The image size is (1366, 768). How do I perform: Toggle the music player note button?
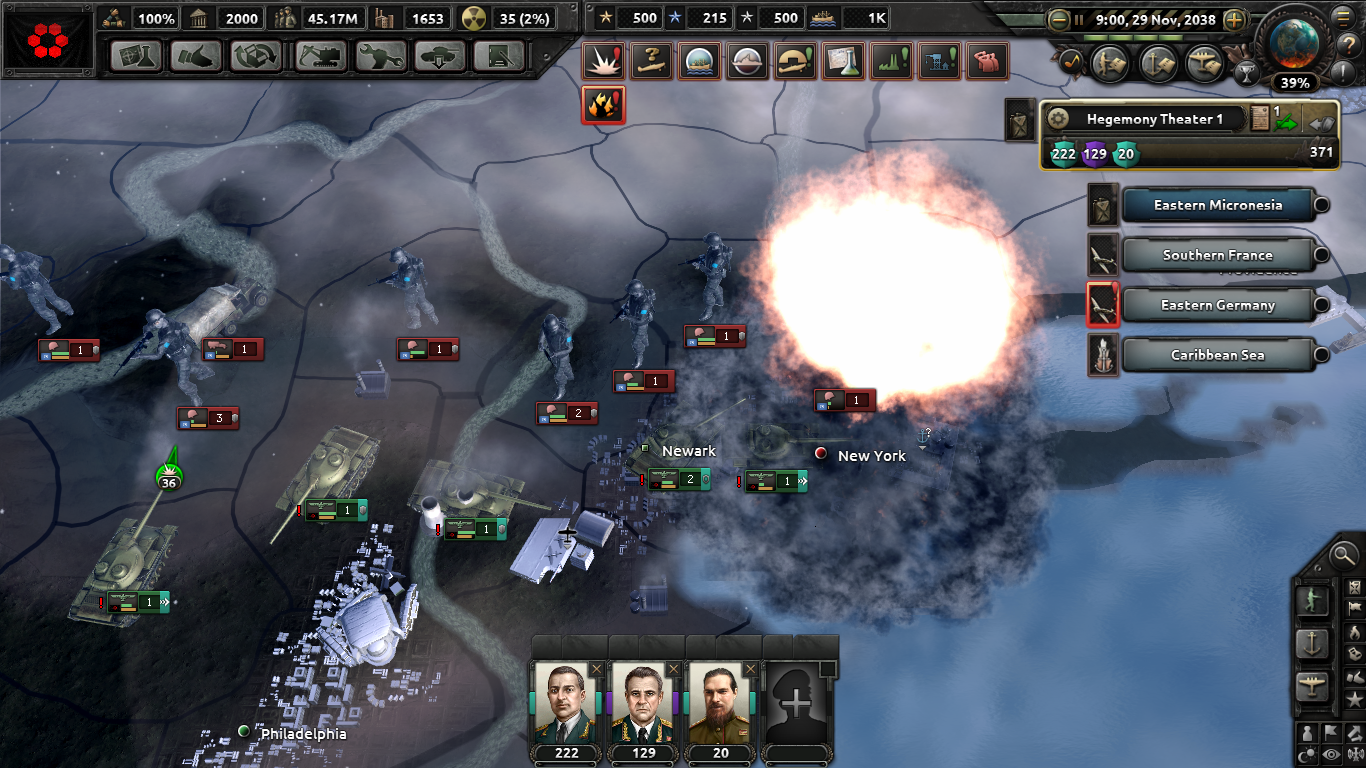(x=1071, y=61)
